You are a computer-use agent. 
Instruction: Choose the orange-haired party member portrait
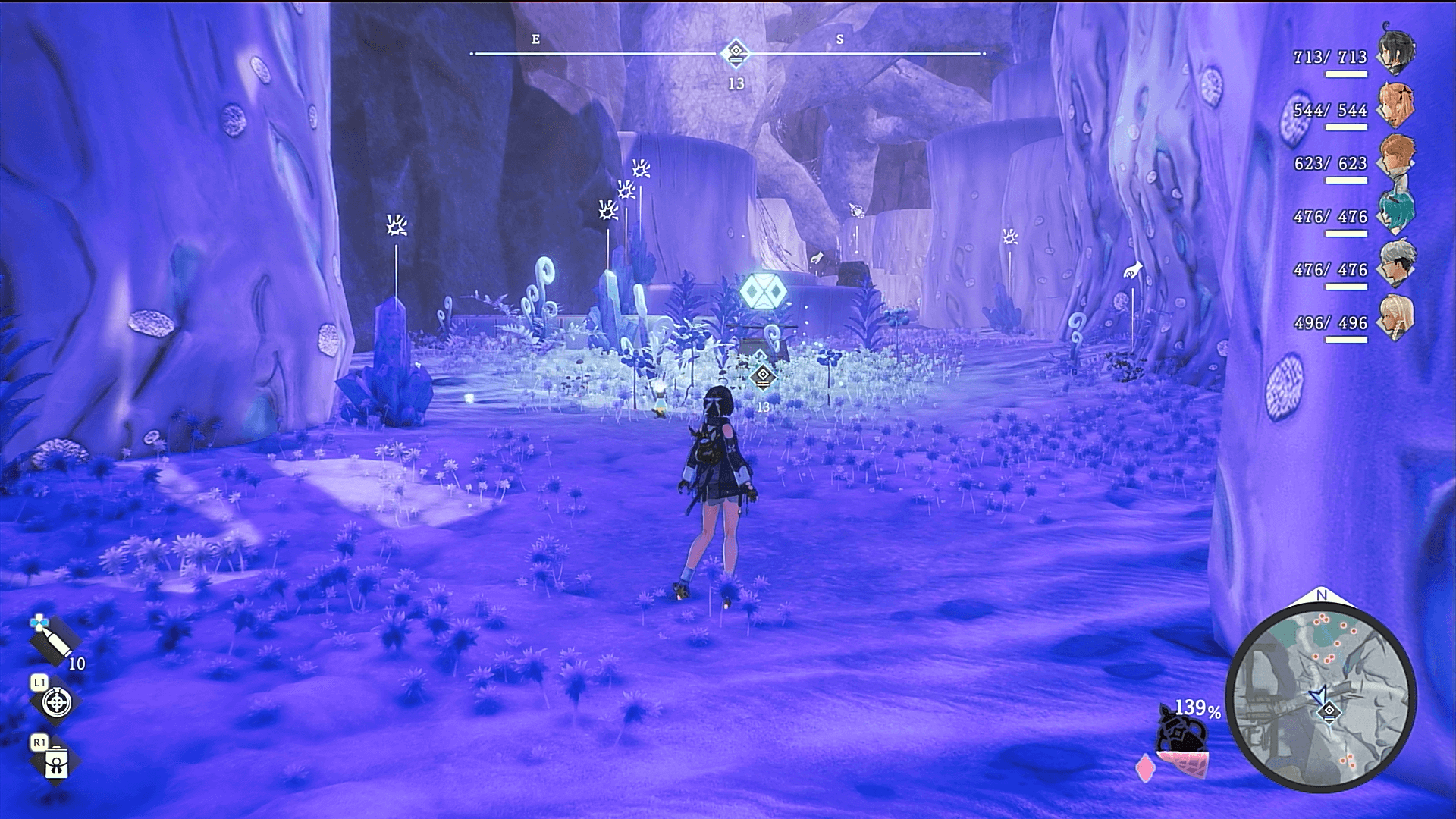[1396, 159]
